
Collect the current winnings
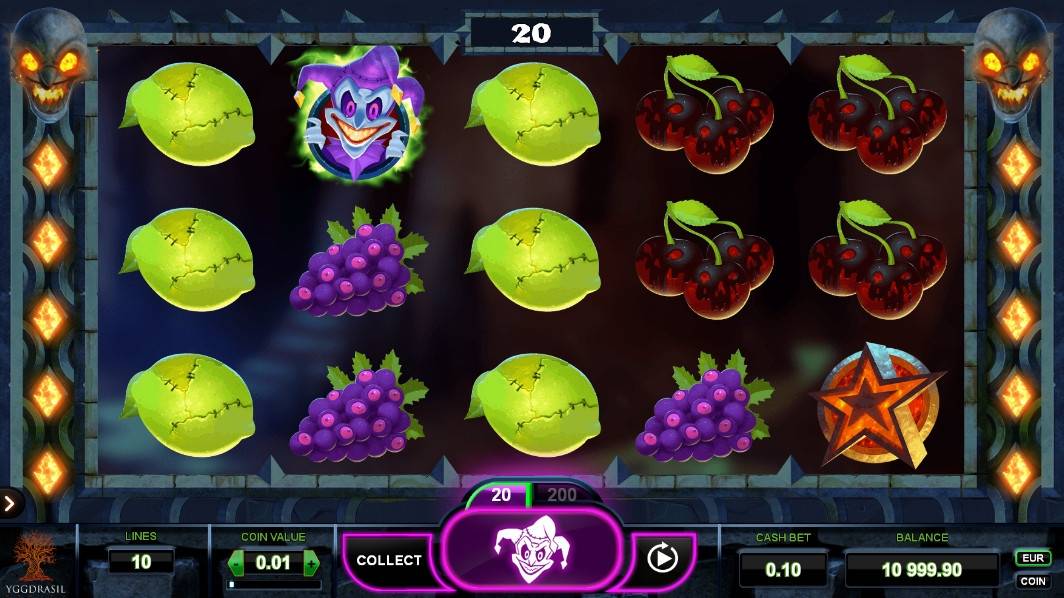pyautogui.click(x=389, y=560)
